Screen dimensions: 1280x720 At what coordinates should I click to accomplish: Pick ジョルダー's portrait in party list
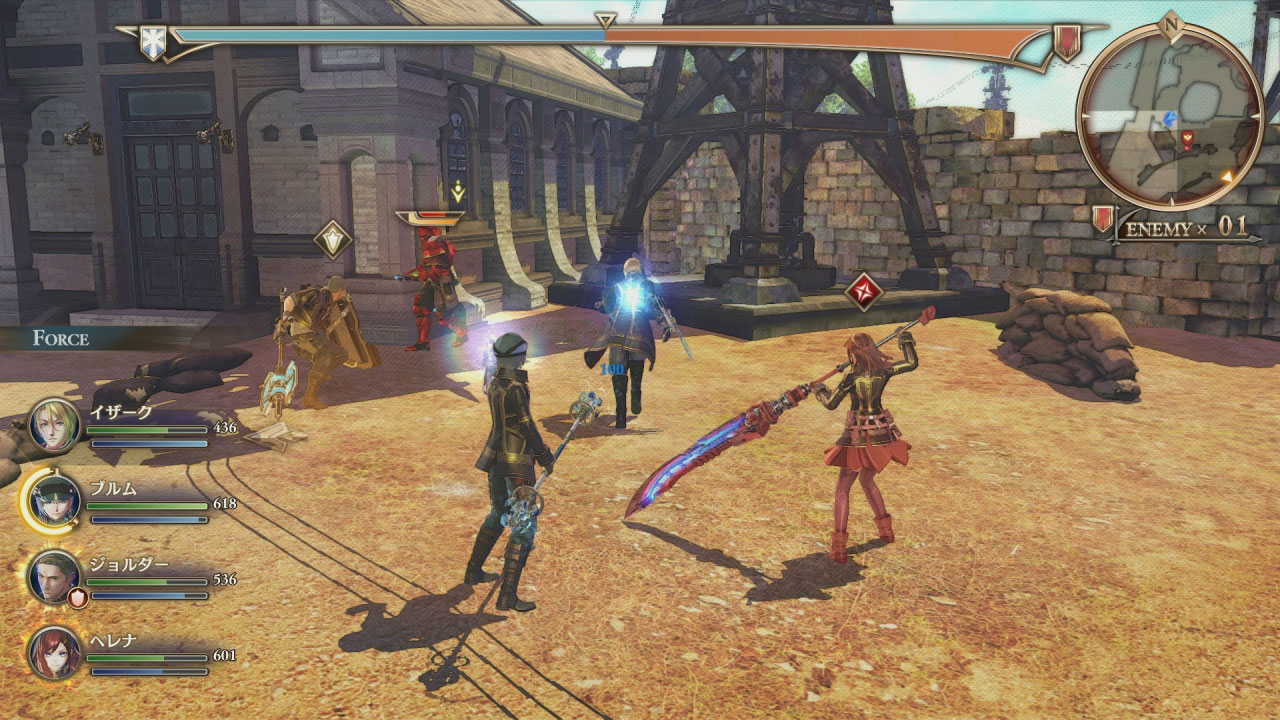tap(54, 577)
